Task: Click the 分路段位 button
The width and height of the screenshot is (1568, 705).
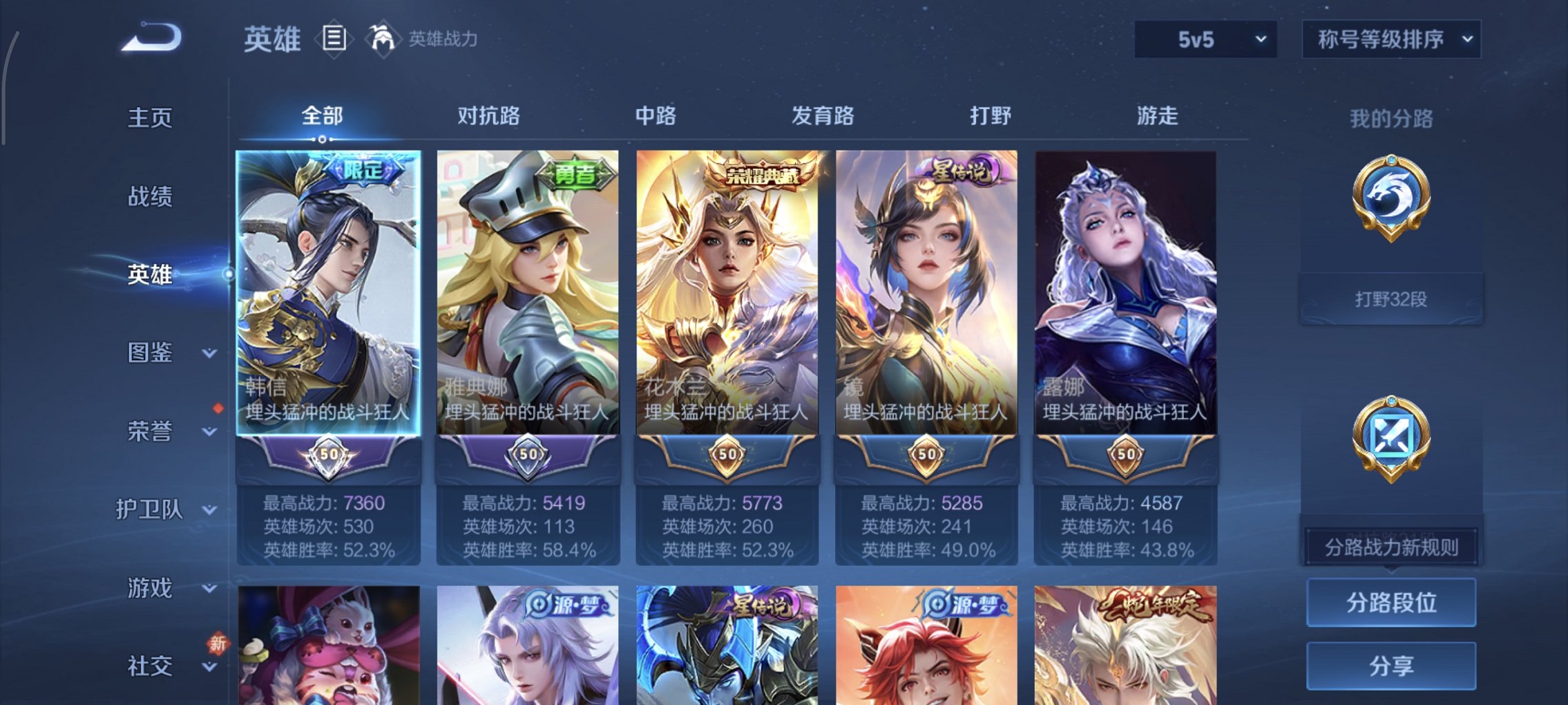Action: point(1390,601)
